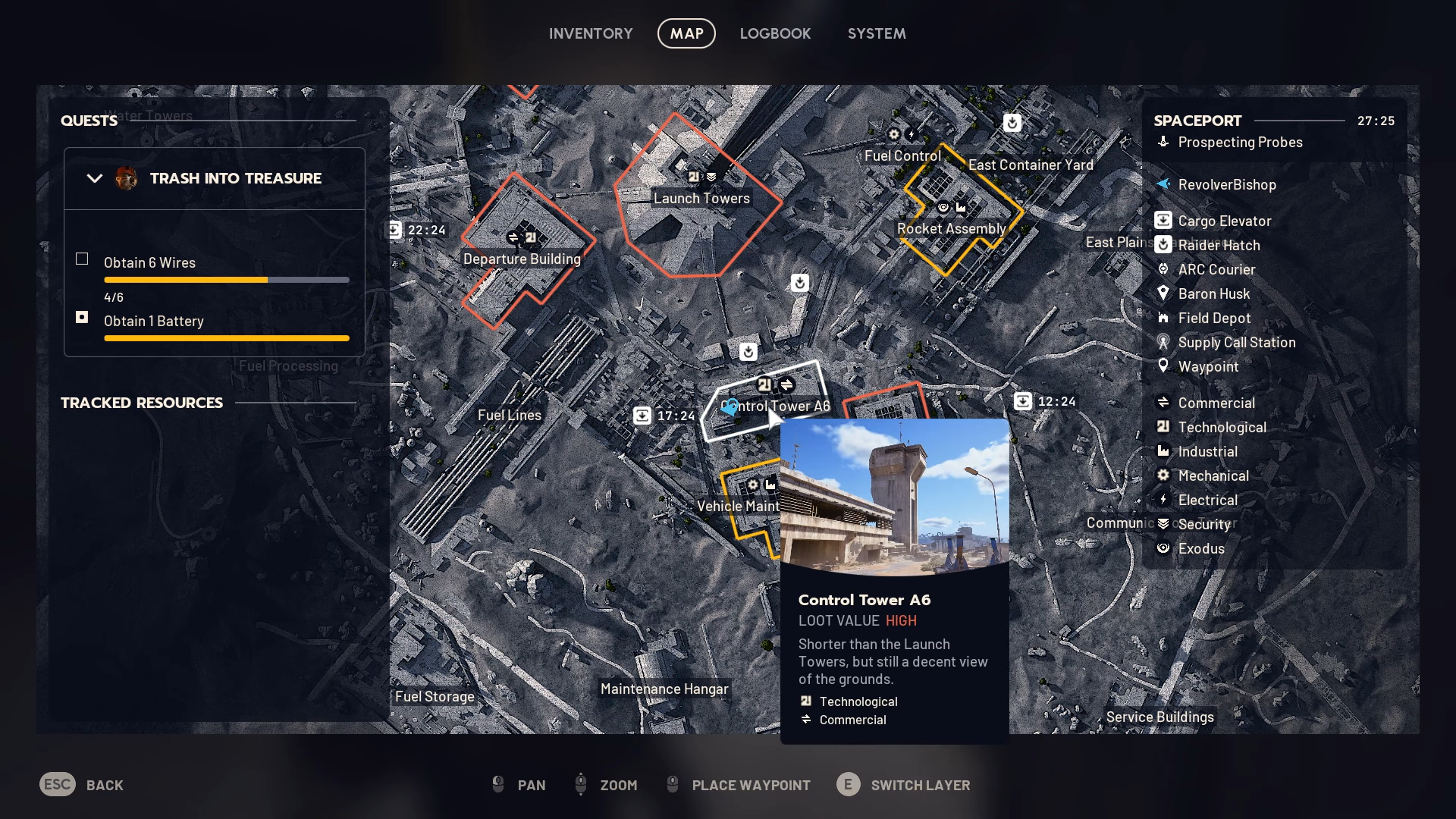Click the Maintenance Hangar map label
This screenshot has height=819, width=1456.
[664, 689]
